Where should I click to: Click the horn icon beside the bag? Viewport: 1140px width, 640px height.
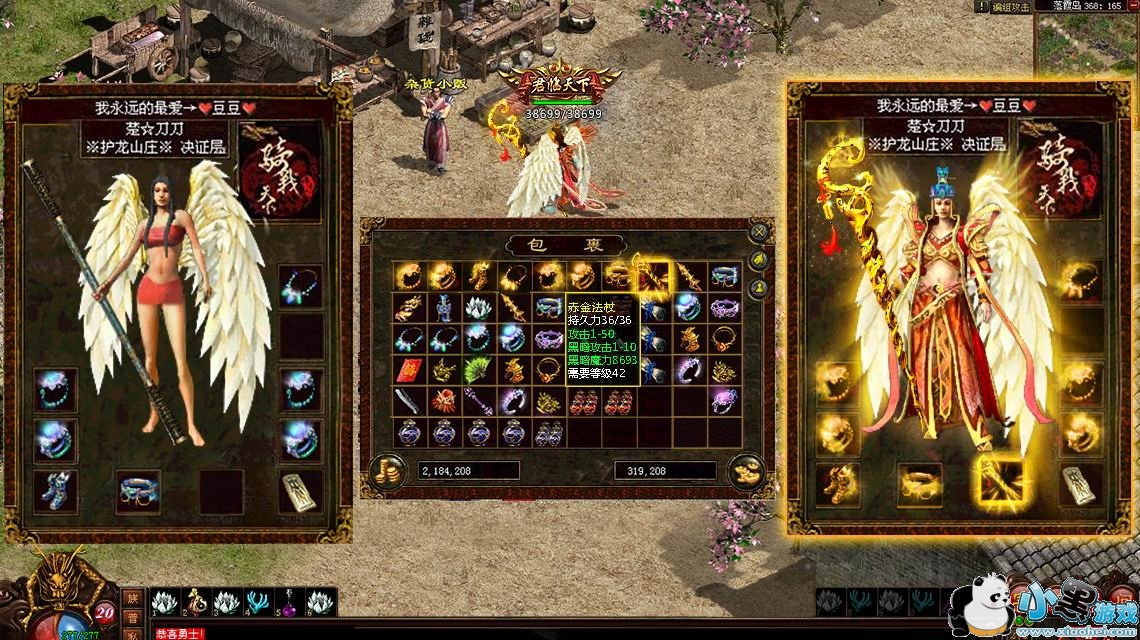(760, 261)
